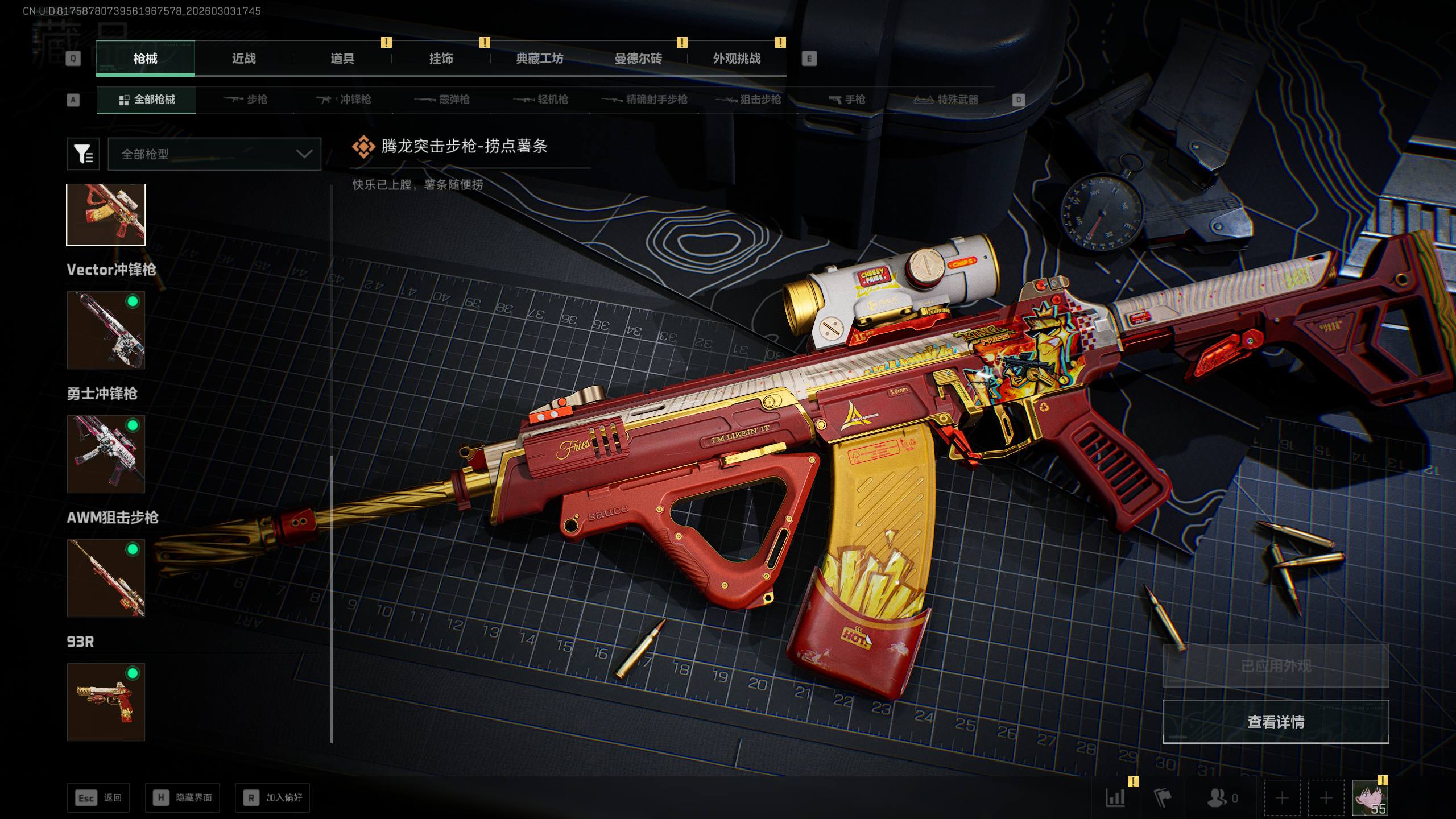The width and height of the screenshot is (1456, 819).
Task: Switch to the 近战 melee tab
Action: tap(243, 59)
